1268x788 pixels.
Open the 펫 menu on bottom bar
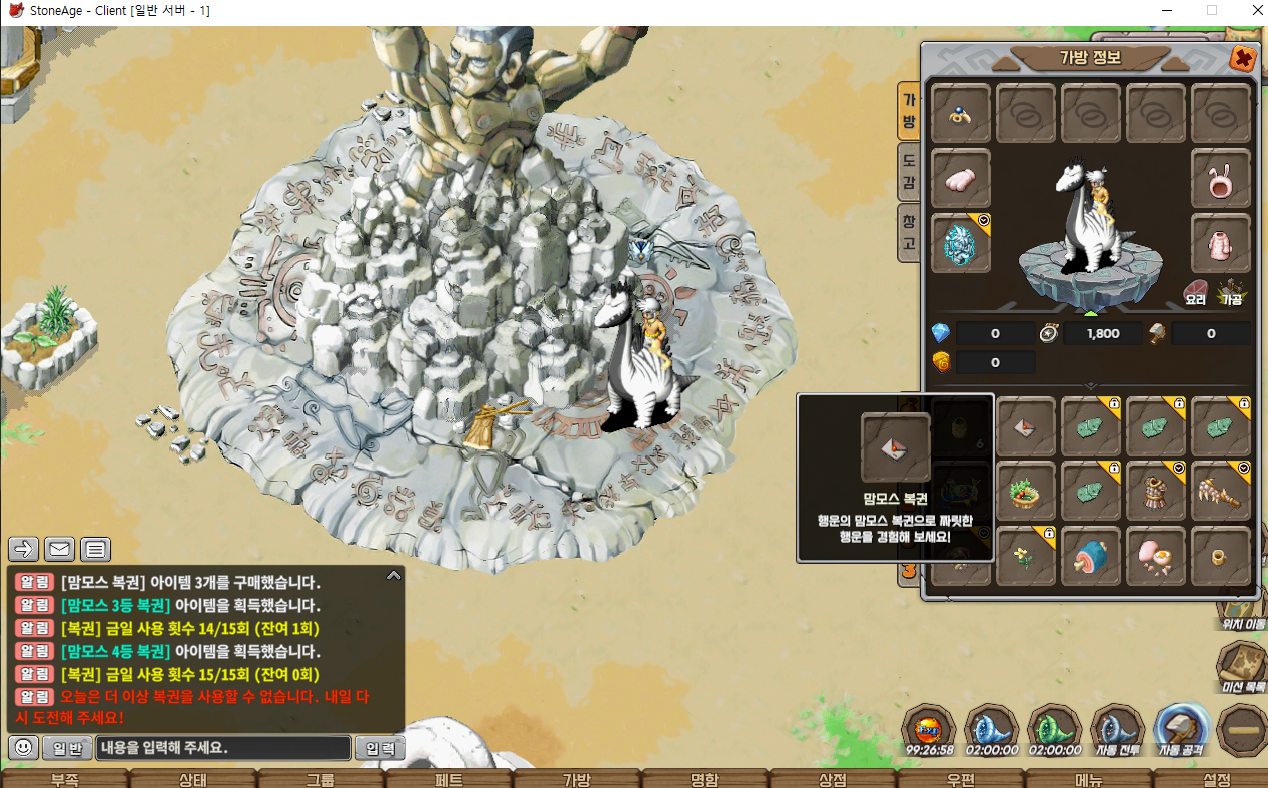click(x=449, y=779)
